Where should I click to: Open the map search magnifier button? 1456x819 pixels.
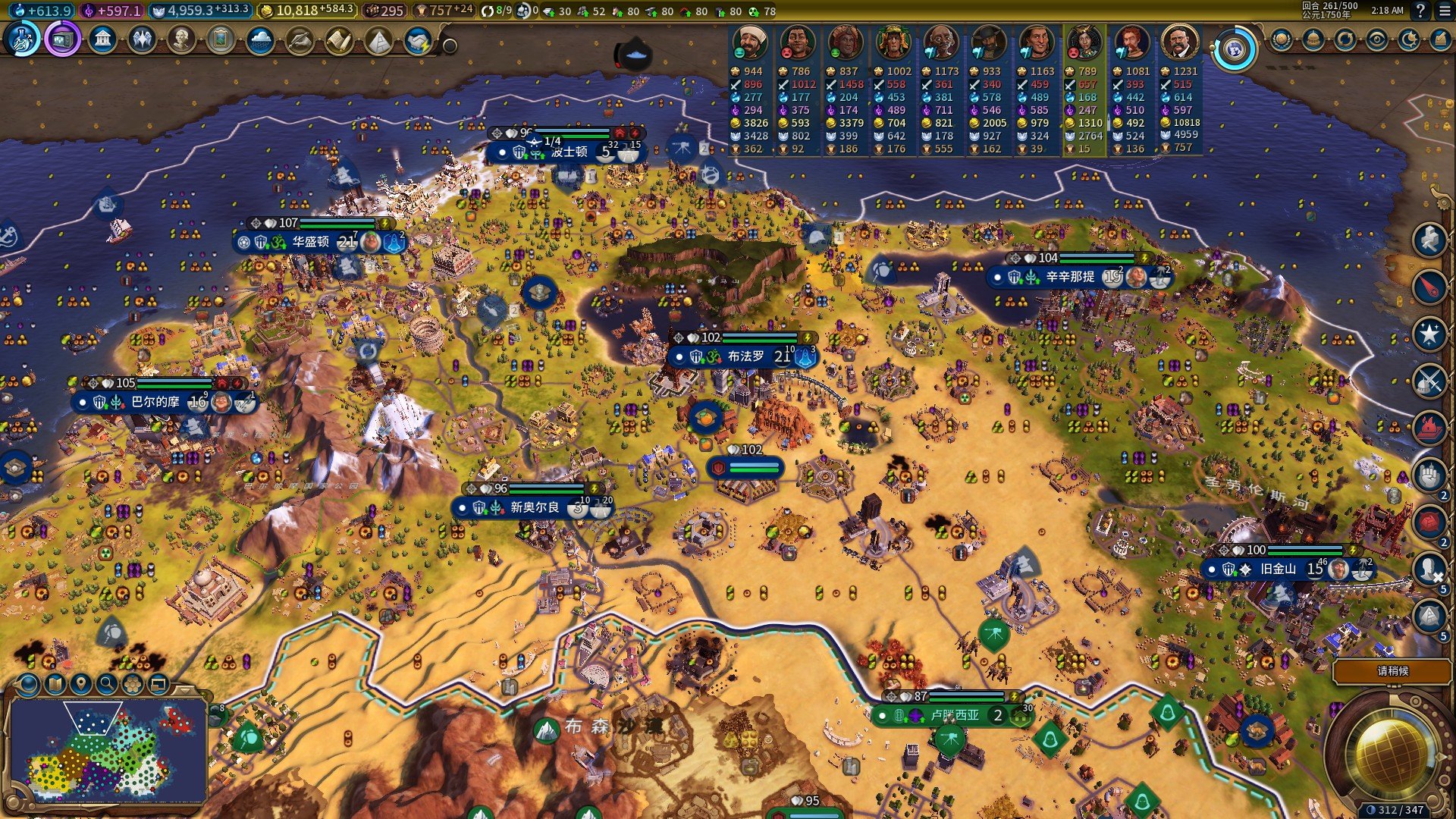click(107, 684)
